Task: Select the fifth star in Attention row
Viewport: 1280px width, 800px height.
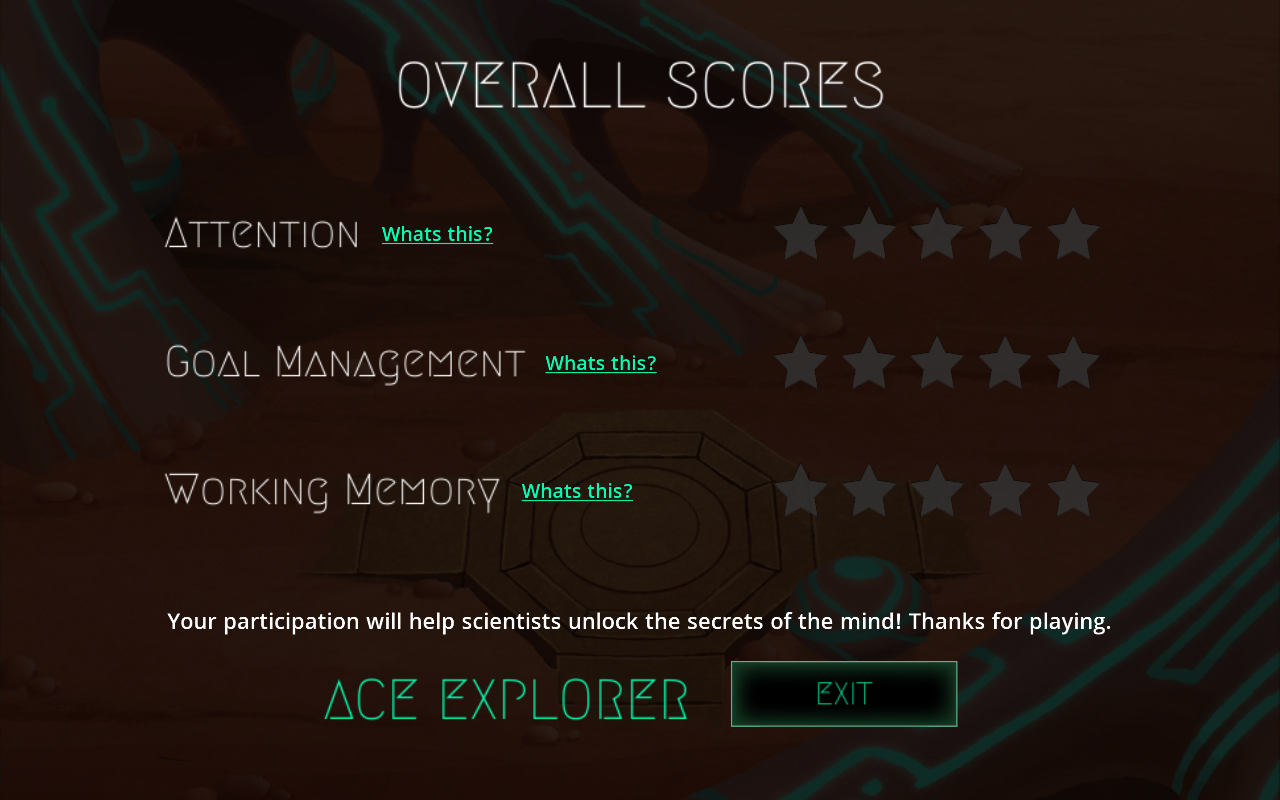Action: [x=1073, y=232]
